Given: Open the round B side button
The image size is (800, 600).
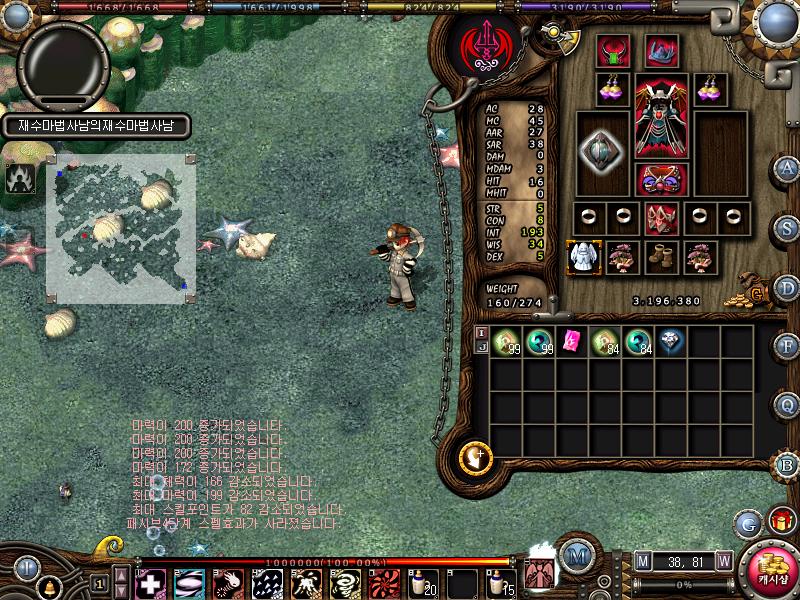Looking at the screenshot, I should click(x=788, y=464).
